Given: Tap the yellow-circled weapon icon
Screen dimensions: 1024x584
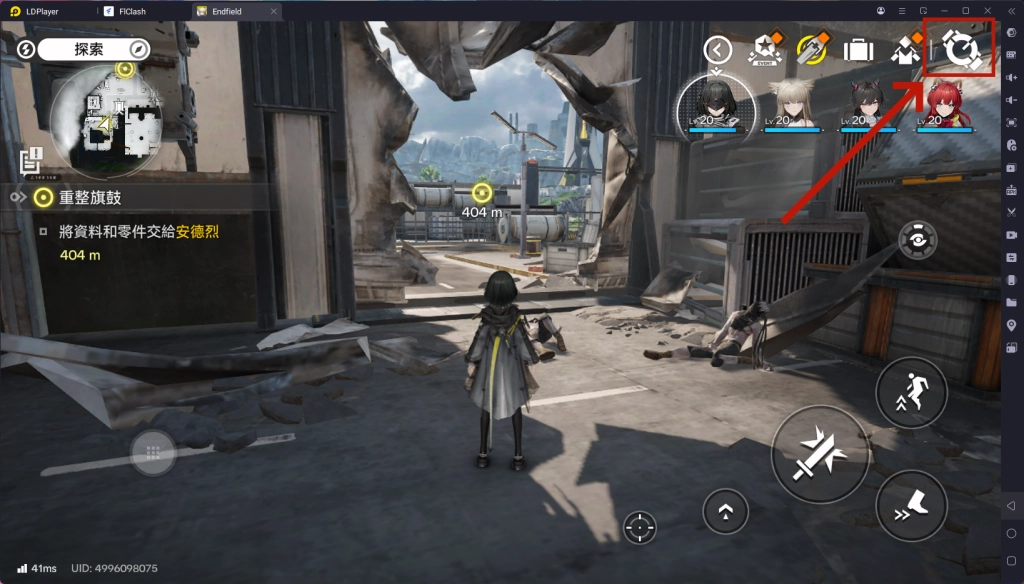Looking at the screenshot, I should [810, 48].
